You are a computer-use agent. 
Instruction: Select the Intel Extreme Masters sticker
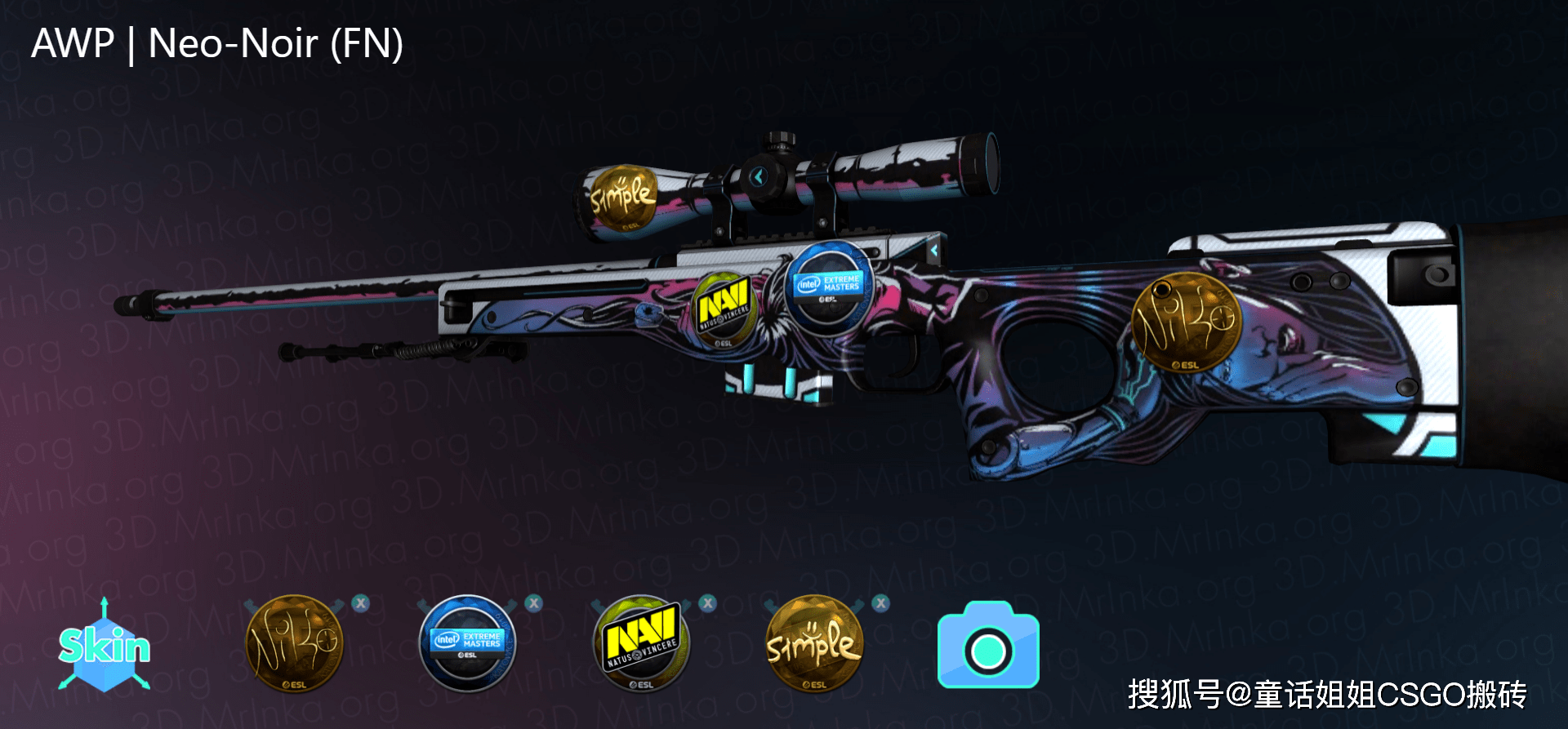click(x=468, y=643)
